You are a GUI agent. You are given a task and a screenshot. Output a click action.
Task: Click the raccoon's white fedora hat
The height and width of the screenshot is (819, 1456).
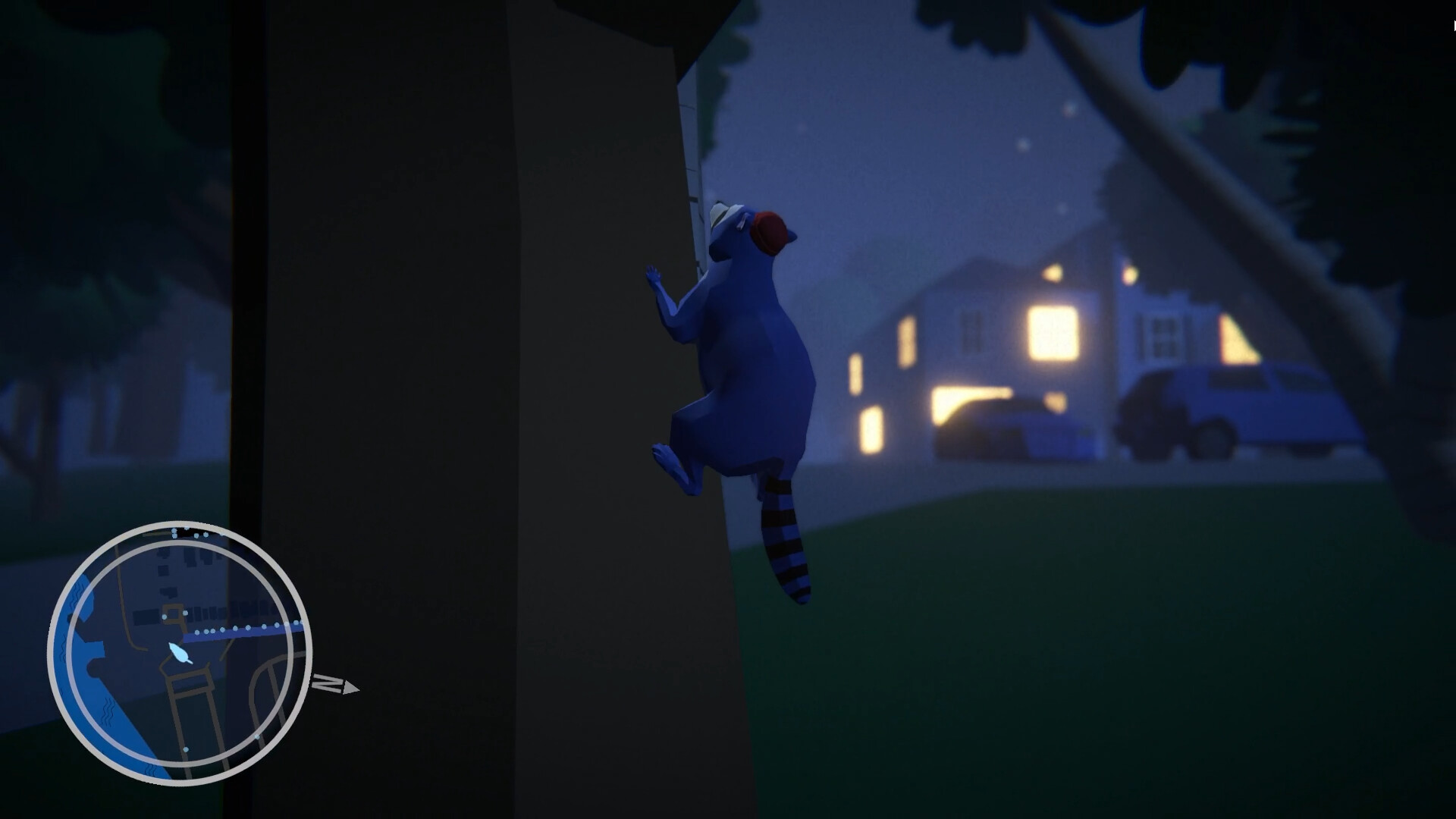[x=720, y=215]
